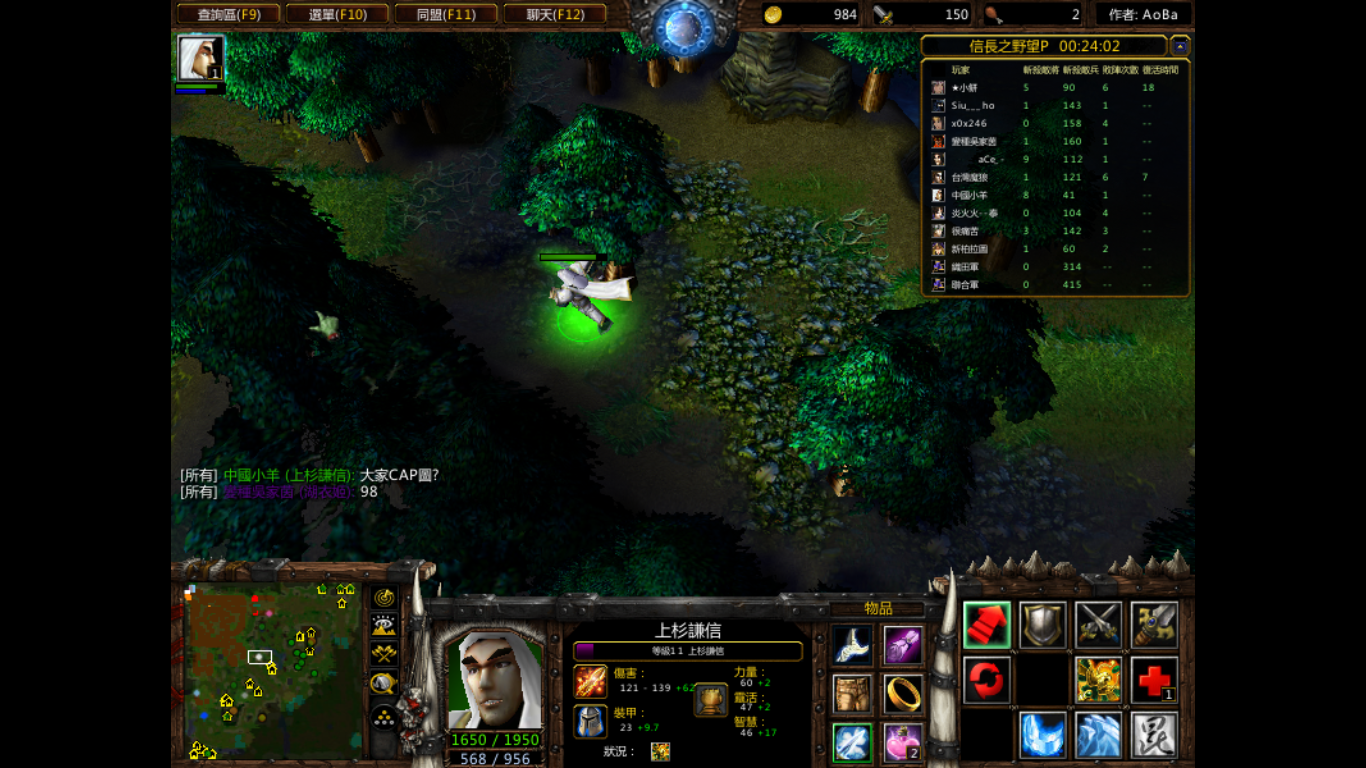Image resolution: width=1366 pixels, height=768 pixels.
Task: Select the crossed swords Attack command
Action: pyautogui.click(x=1098, y=626)
